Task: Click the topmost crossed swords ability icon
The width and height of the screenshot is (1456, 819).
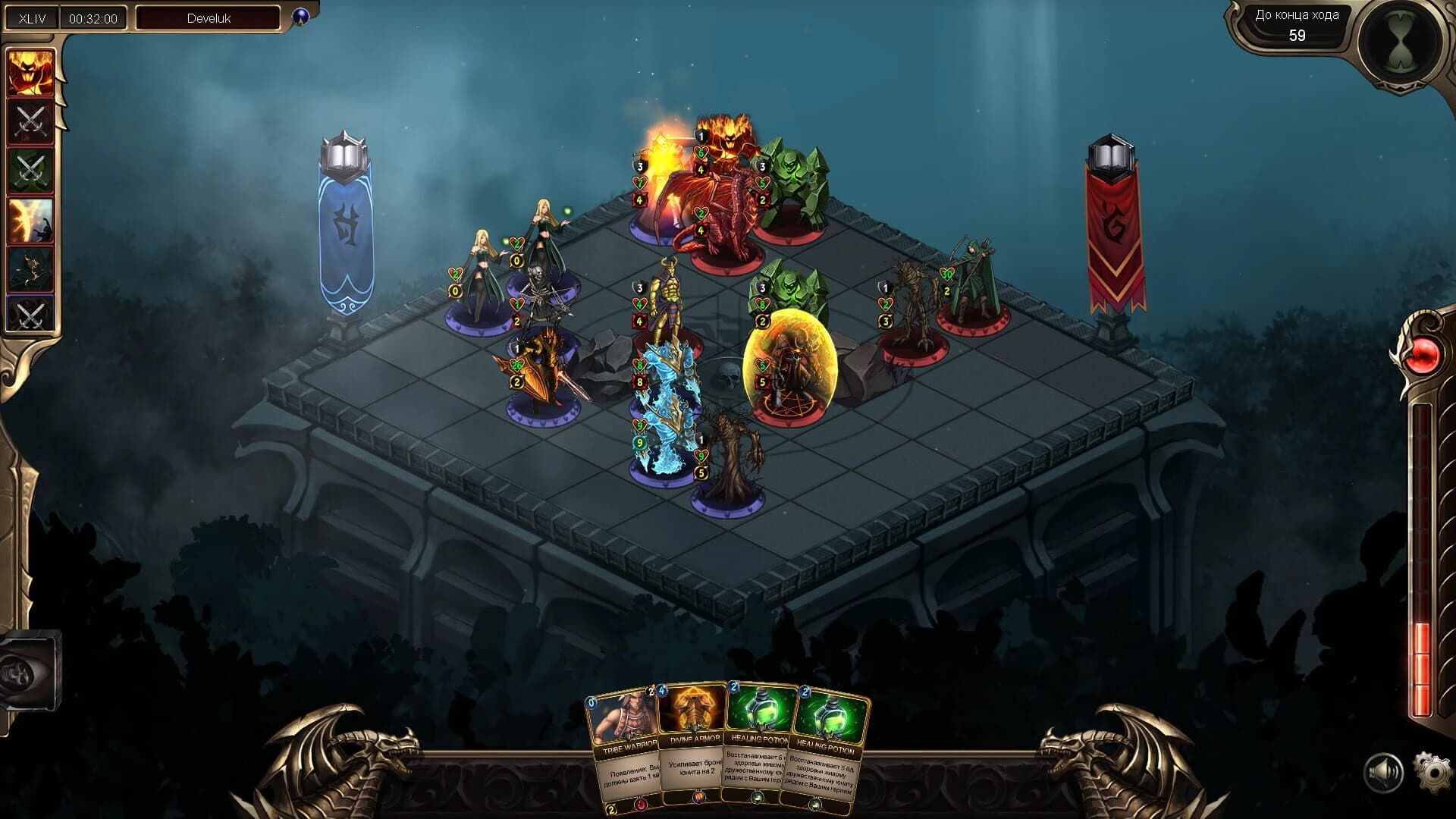Action: click(x=30, y=123)
